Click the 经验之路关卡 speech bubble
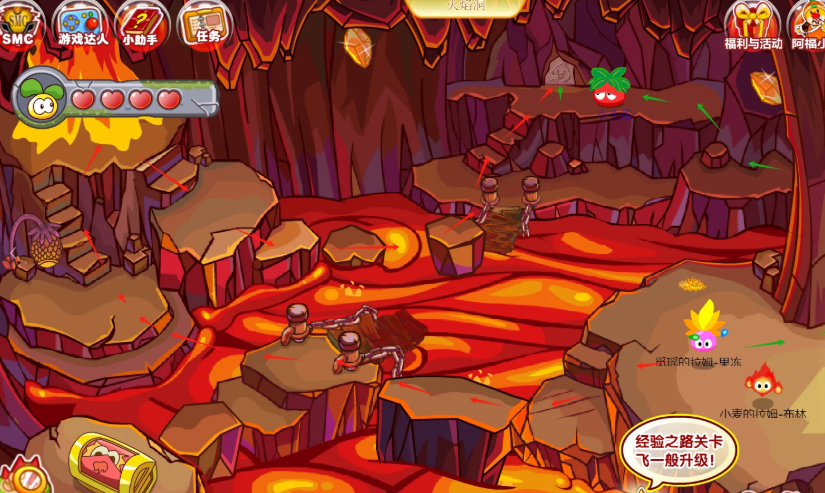This screenshot has width=825, height=493. click(677, 451)
